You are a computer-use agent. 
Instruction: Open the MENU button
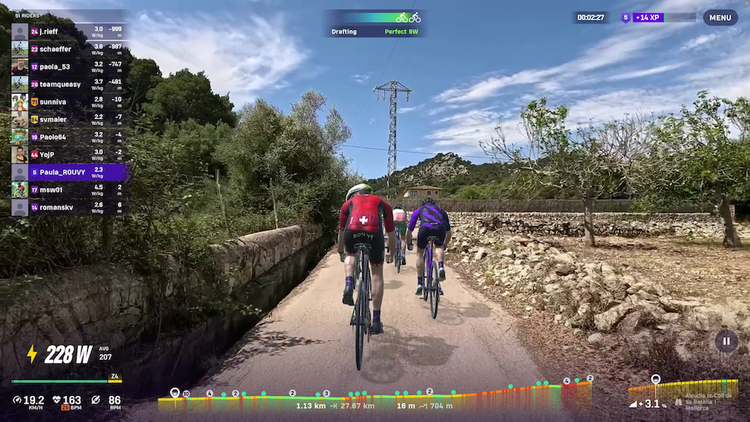(720, 17)
